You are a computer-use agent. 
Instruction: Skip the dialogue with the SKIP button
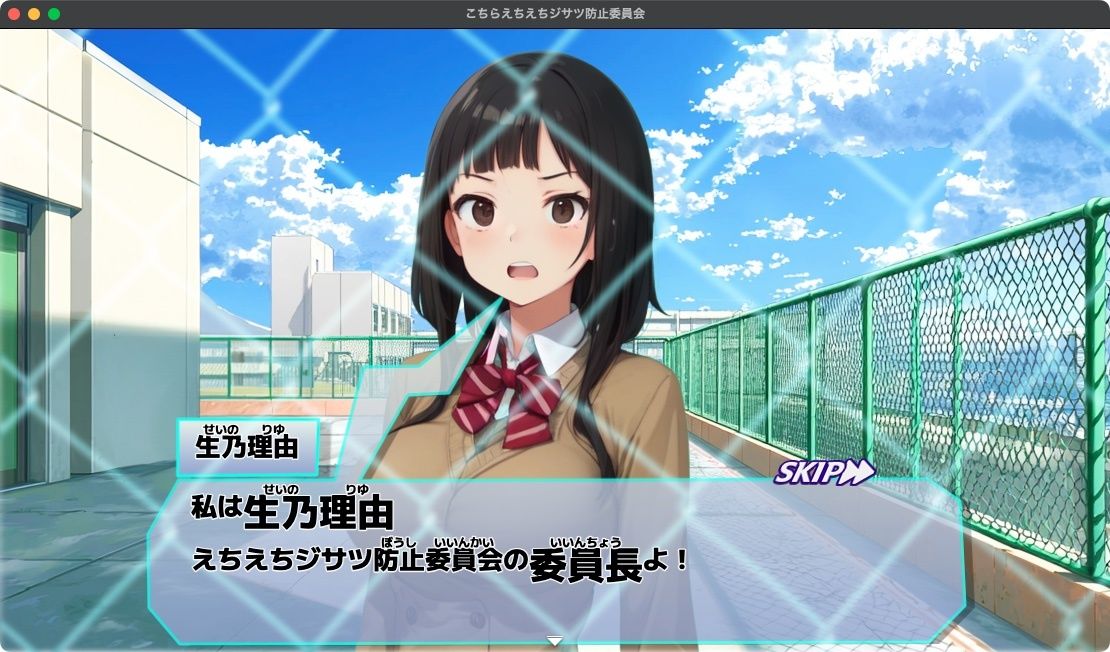(824, 472)
